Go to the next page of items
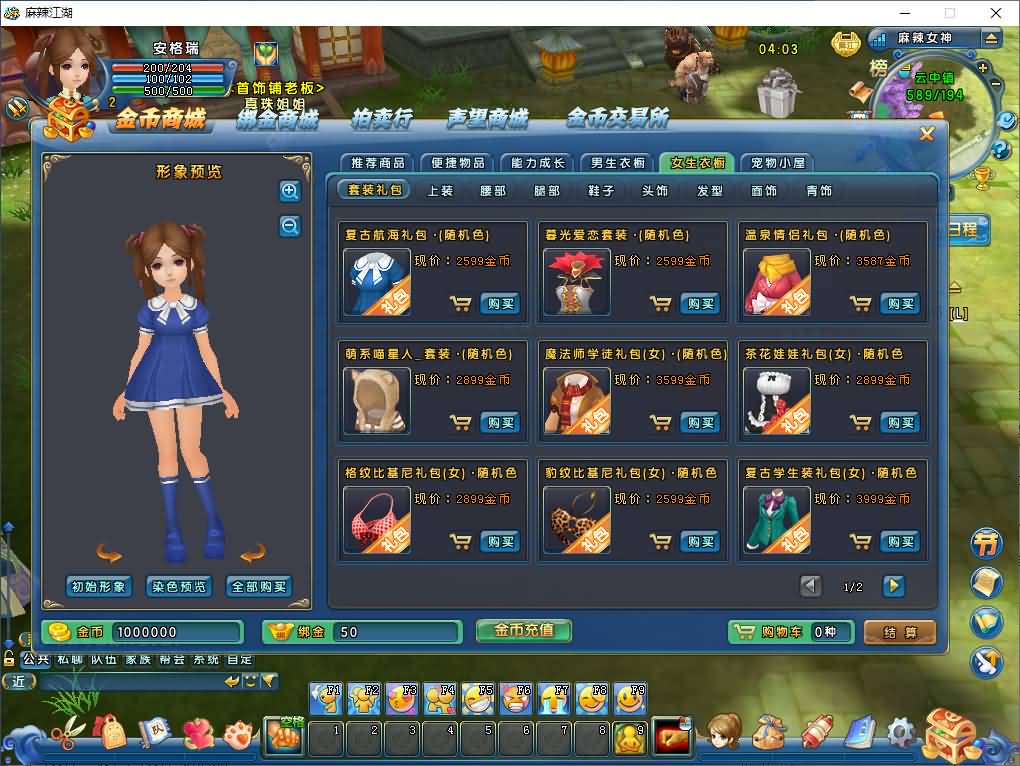 893,586
